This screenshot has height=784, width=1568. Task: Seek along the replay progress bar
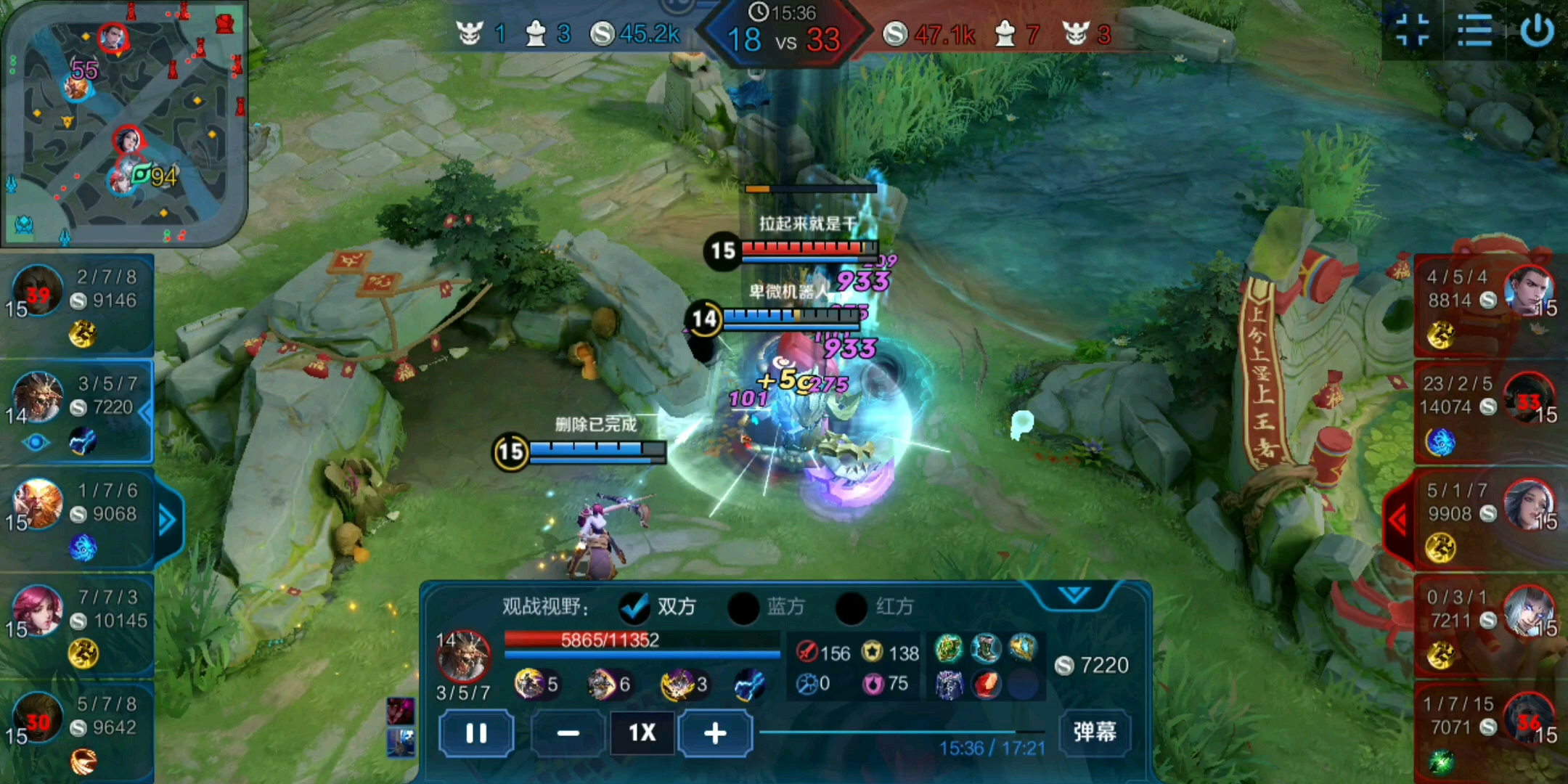click(x=900, y=732)
